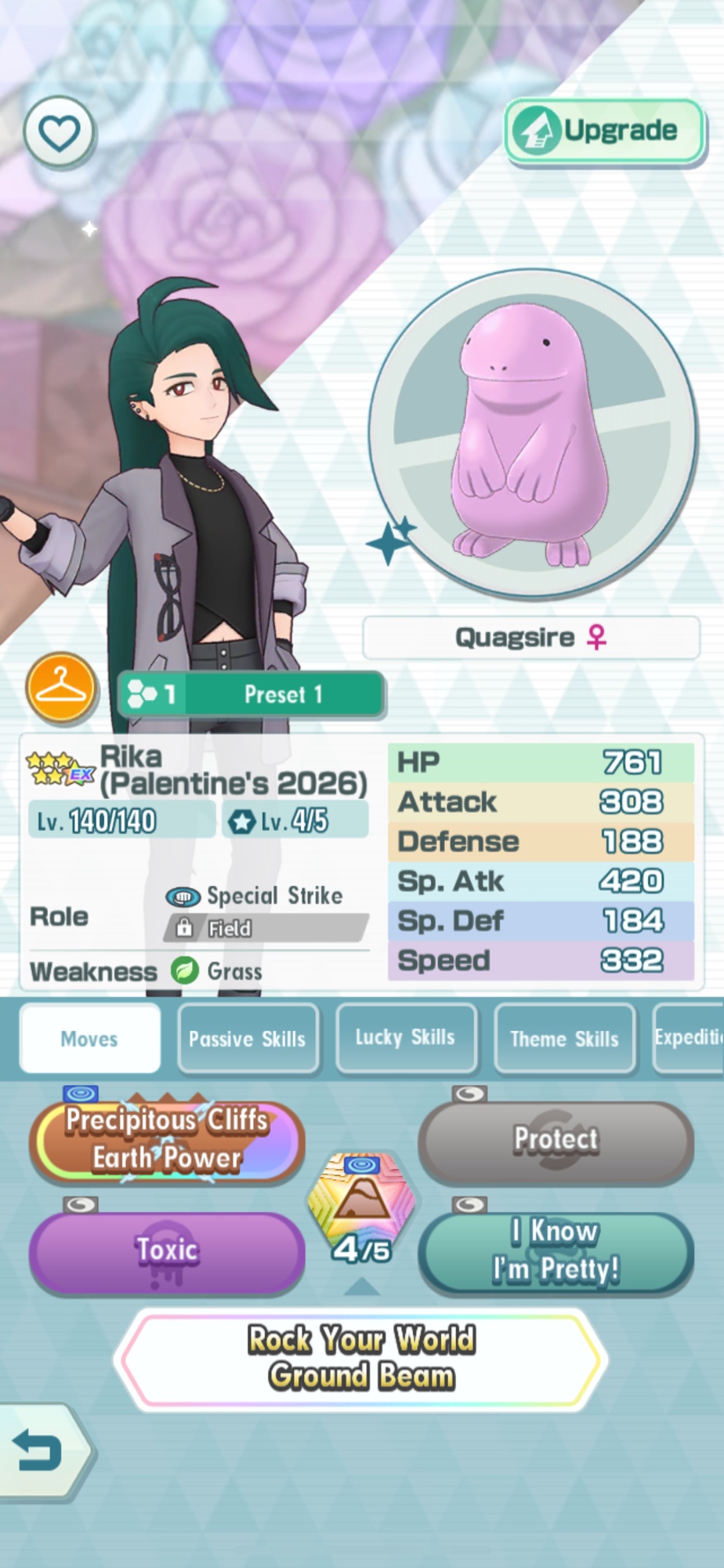Open the Rock Your World Ground Beam sync move
The image size is (724, 1568).
coord(361,1359)
